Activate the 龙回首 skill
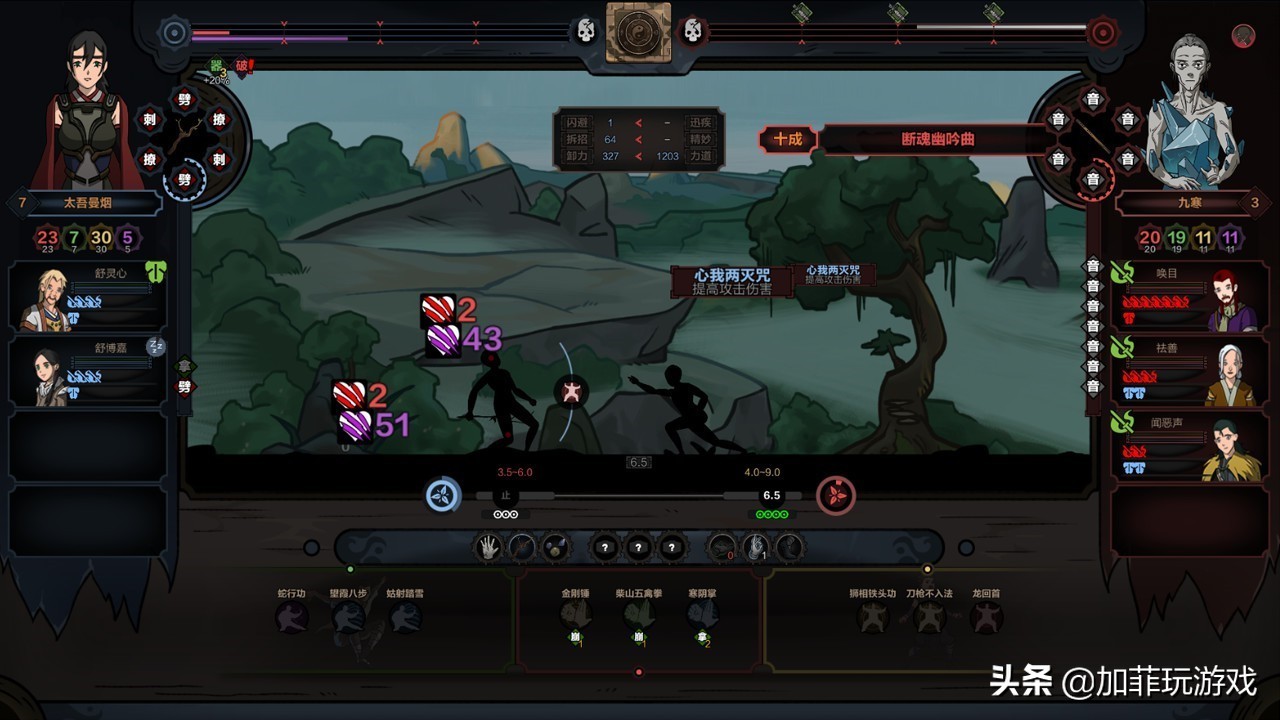The height and width of the screenshot is (720, 1280). (x=986, y=617)
